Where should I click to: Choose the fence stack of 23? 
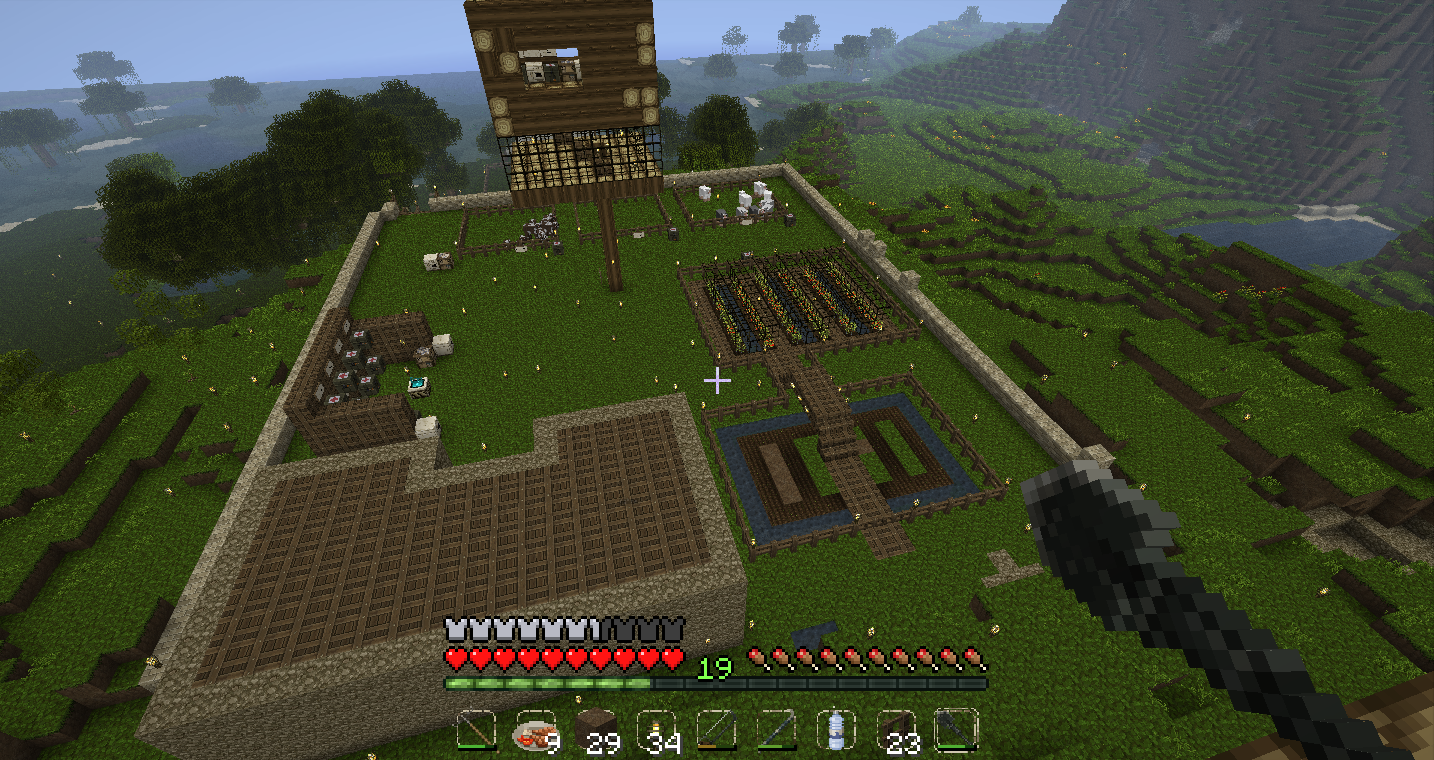(x=896, y=731)
